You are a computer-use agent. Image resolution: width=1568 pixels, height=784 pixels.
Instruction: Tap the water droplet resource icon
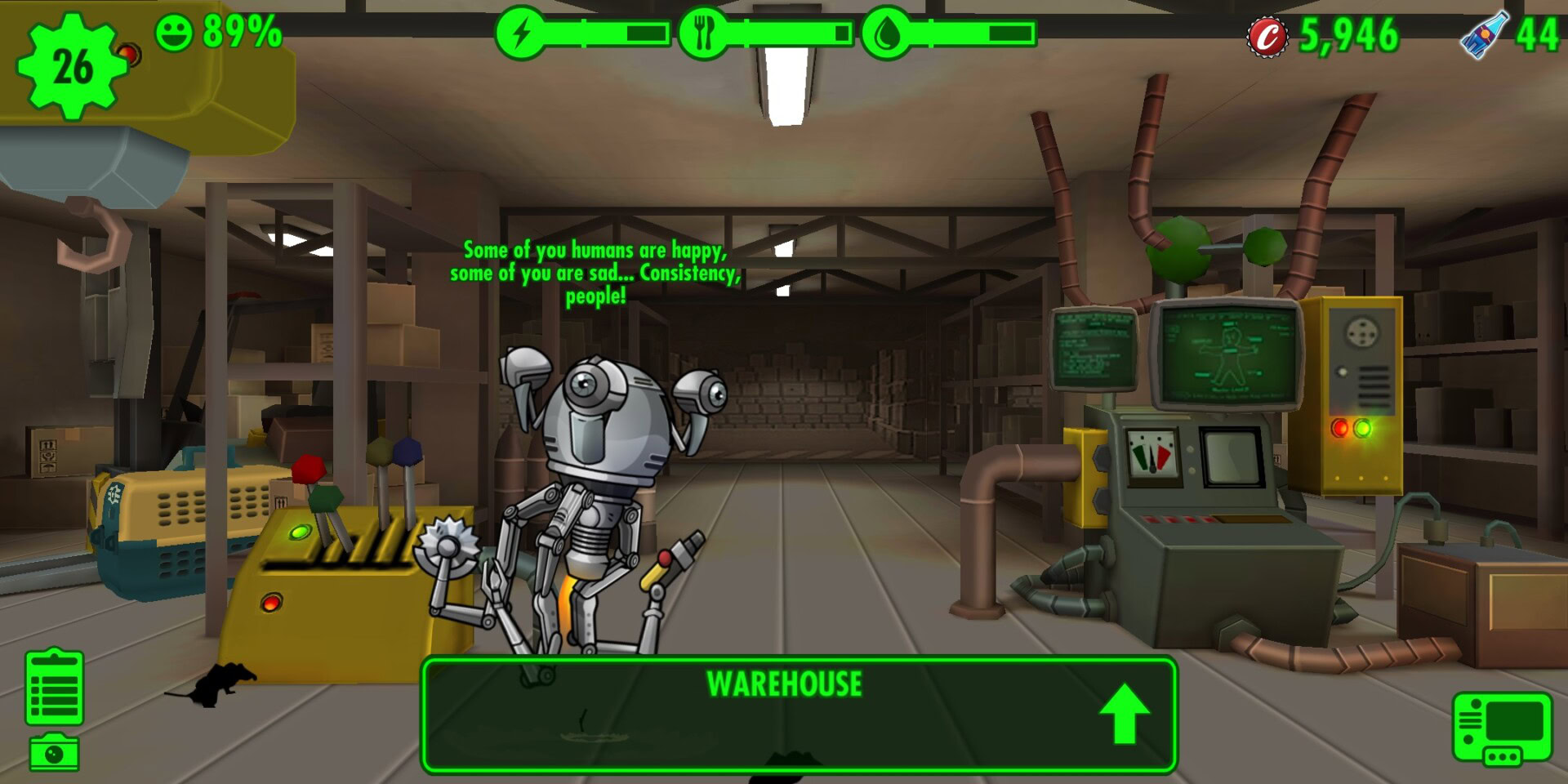[886, 33]
